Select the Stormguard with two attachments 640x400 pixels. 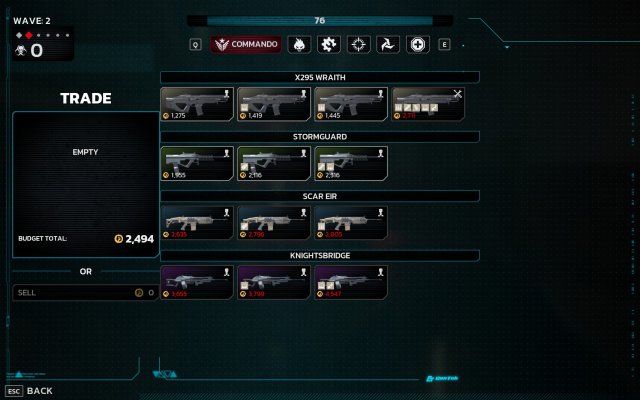click(352, 163)
